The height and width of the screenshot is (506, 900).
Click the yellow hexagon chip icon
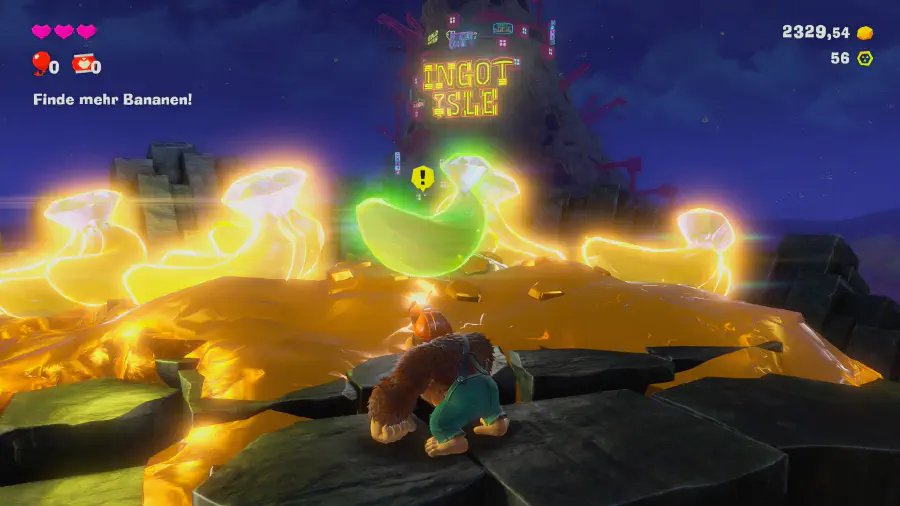(x=865, y=58)
